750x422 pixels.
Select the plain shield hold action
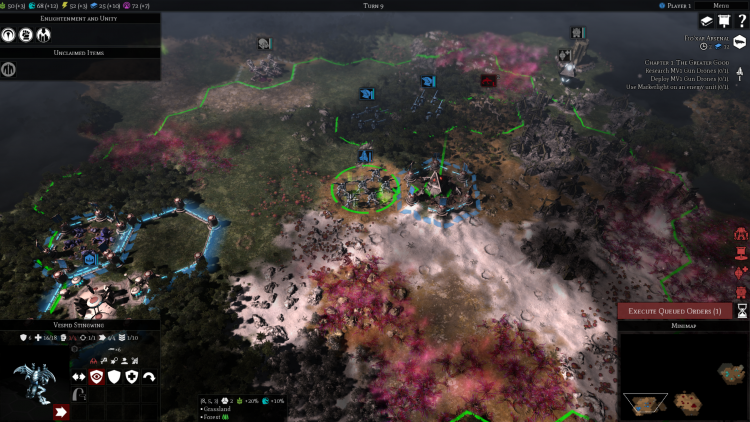(x=115, y=376)
